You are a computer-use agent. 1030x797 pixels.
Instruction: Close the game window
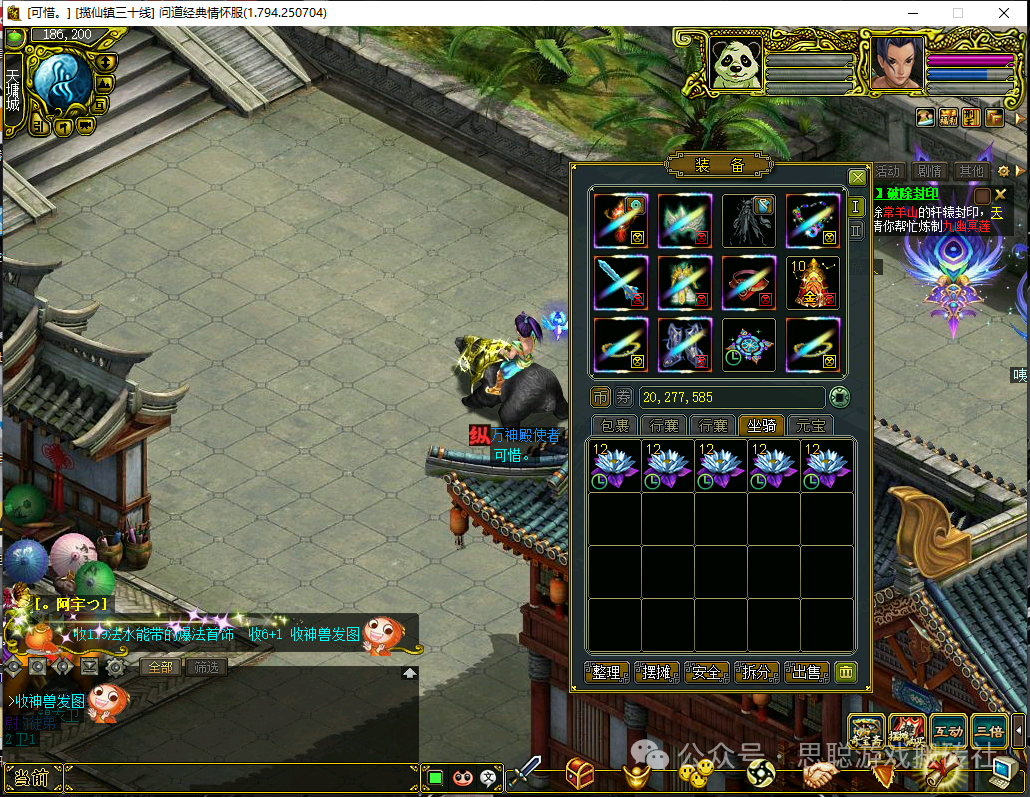(x=1004, y=13)
